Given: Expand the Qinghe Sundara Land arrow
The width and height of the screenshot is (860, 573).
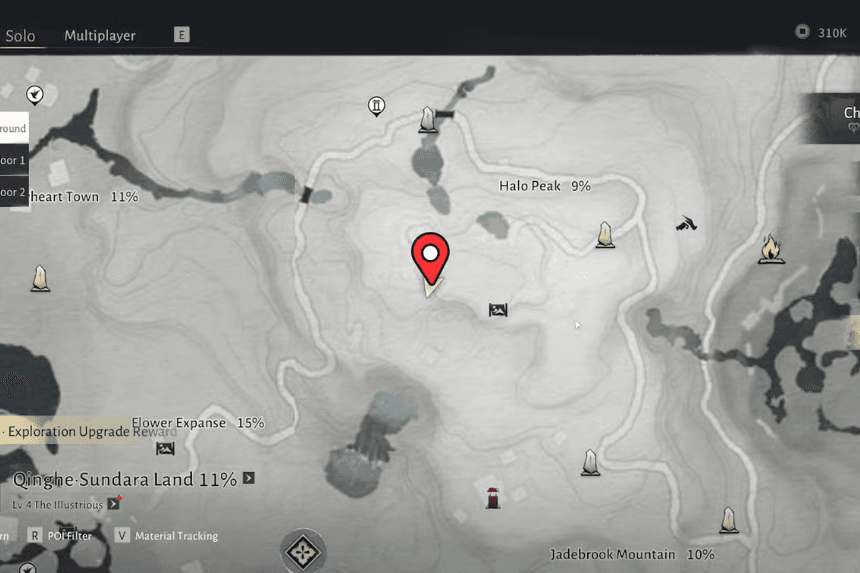Looking at the screenshot, I should [249, 479].
